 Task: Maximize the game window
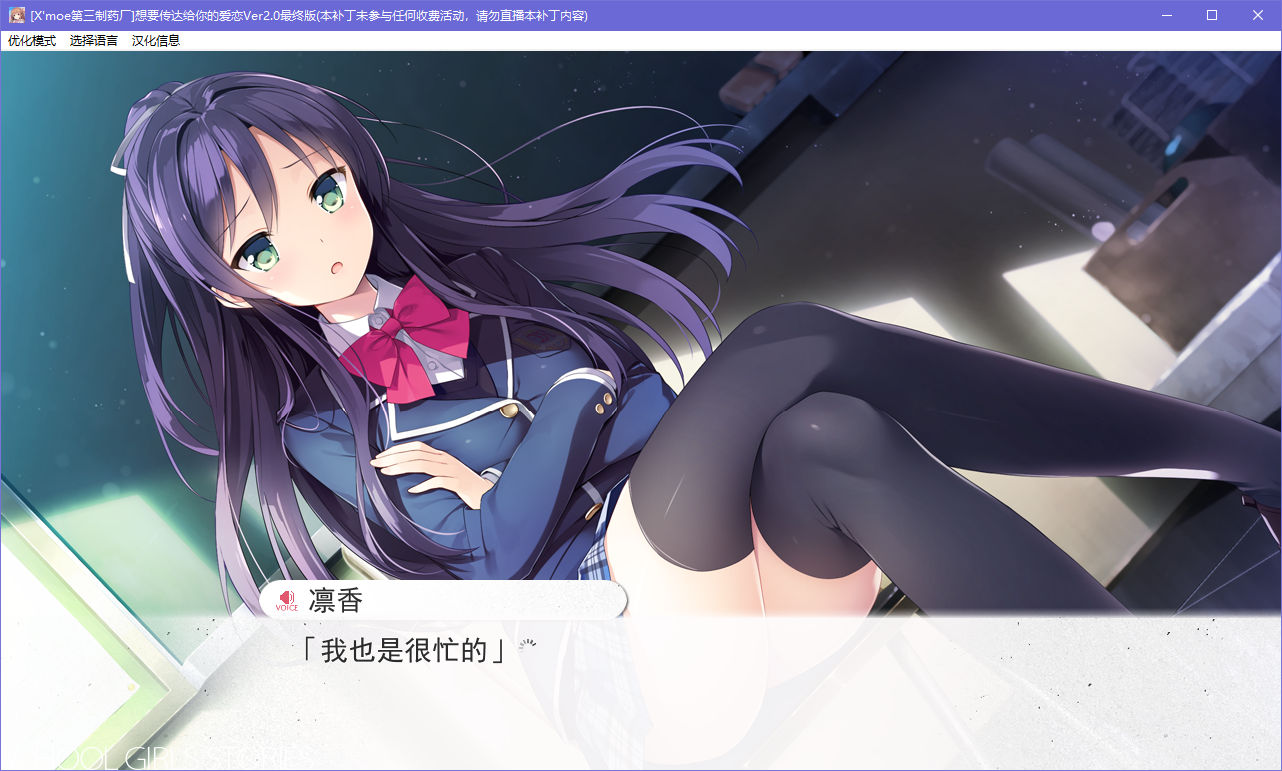pyautogui.click(x=1212, y=15)
